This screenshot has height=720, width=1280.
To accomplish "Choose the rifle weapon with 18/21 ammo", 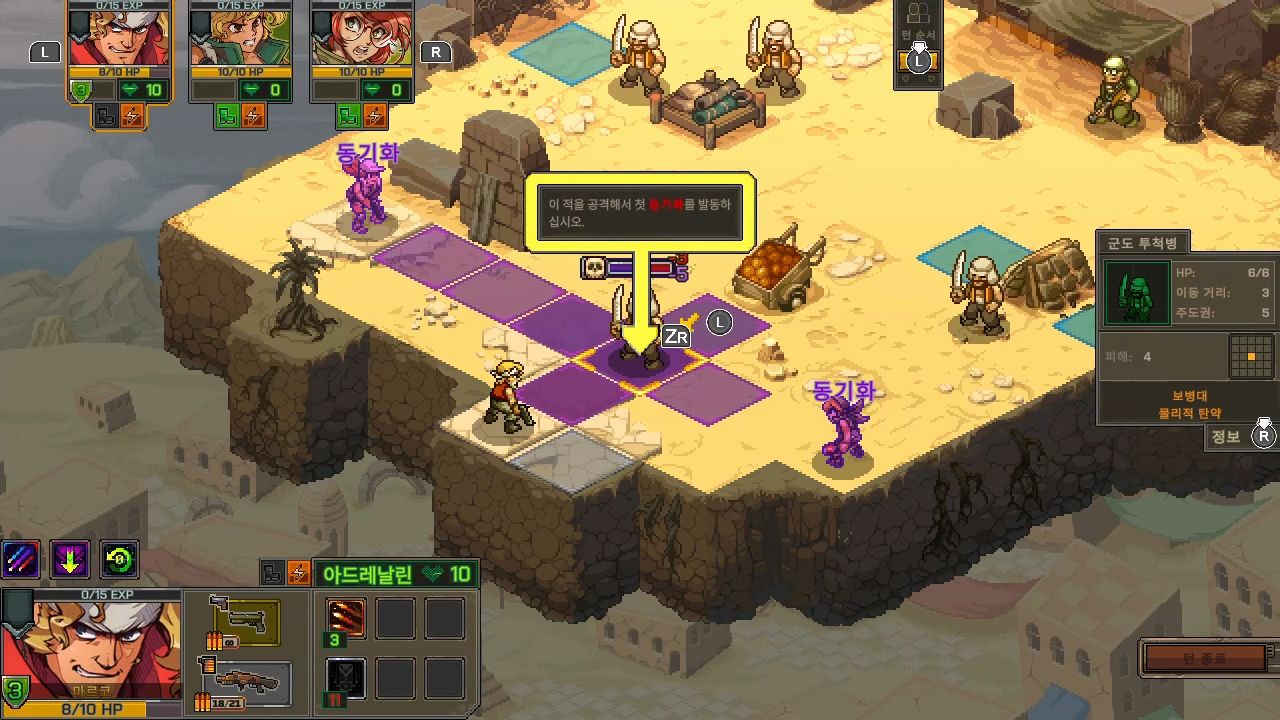I will point(243,683).
